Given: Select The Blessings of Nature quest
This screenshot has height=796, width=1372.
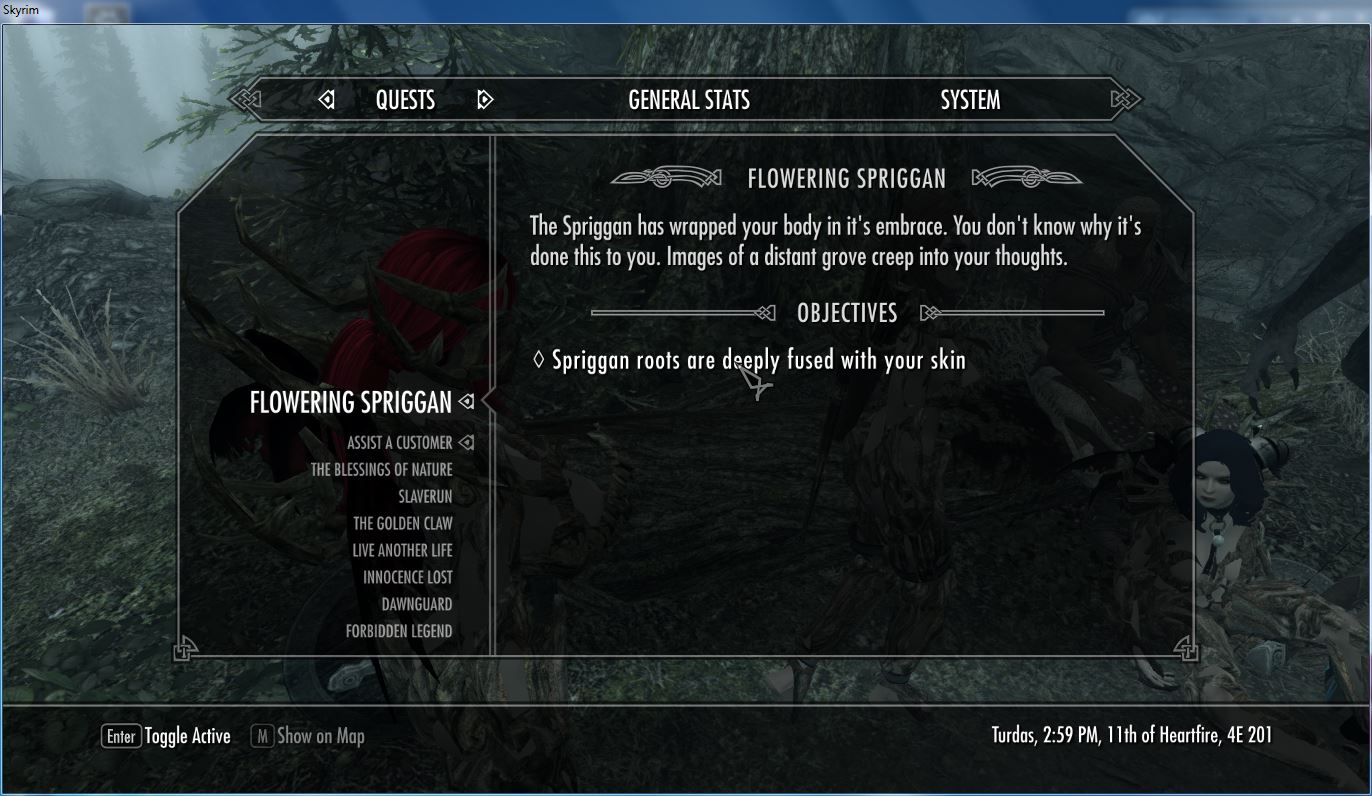Looking at the screenshot, I should tap(381, 470).
